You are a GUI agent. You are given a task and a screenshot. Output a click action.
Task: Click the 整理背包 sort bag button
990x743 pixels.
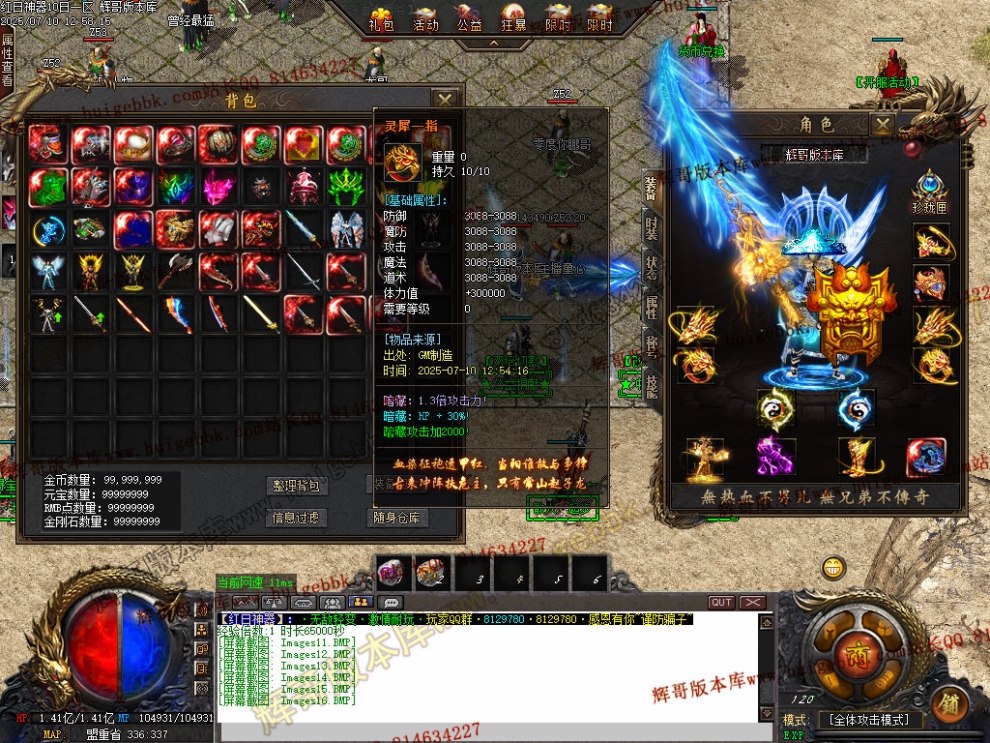pyautogui.click(x=297, y=486)
